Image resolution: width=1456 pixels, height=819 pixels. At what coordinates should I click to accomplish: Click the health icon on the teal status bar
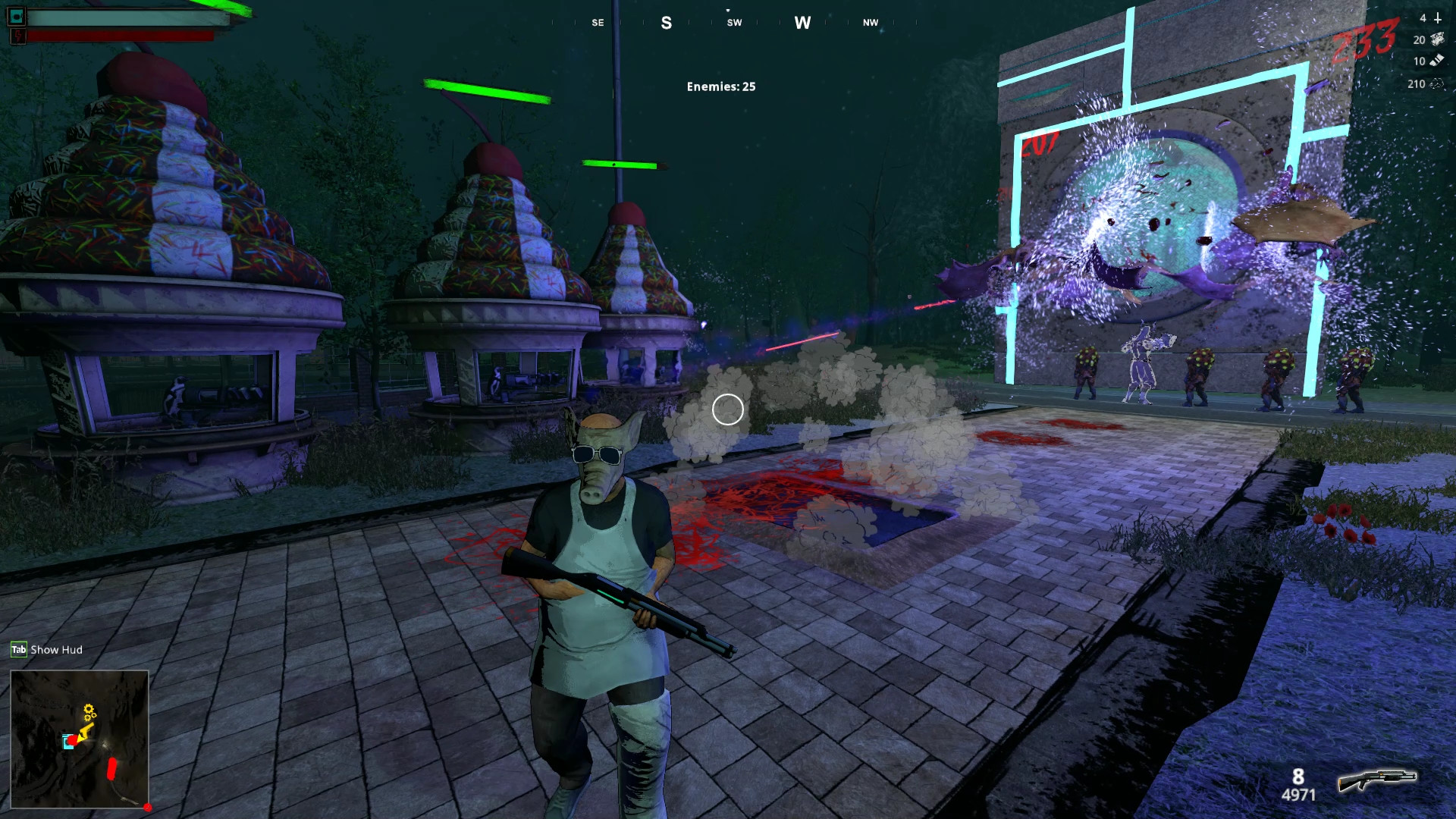pyautogui.click(x=17, y=17)
